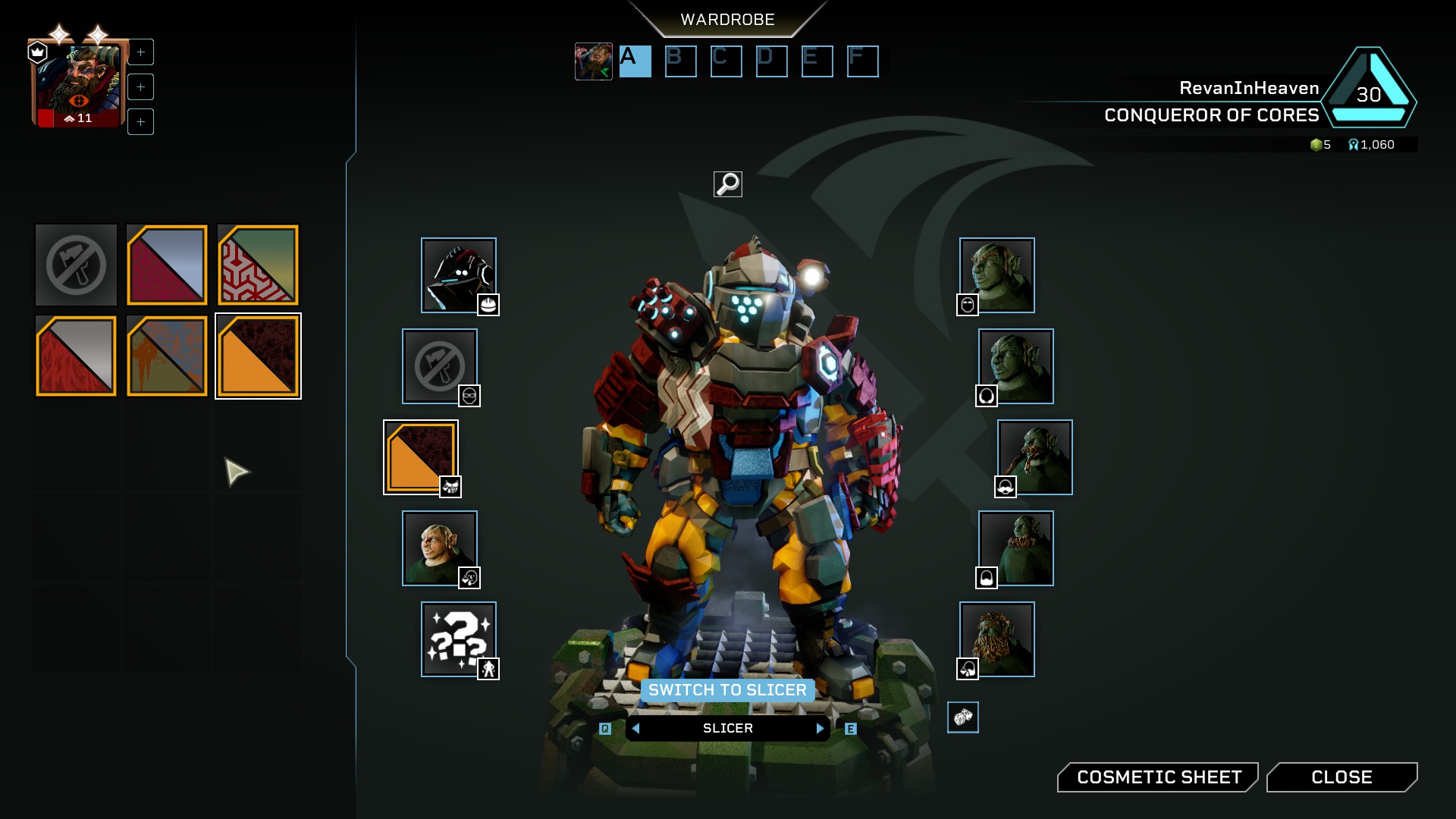1456x819 pixels.
Task: Open the orange and black paintjob slot
Action: (421, 457)
